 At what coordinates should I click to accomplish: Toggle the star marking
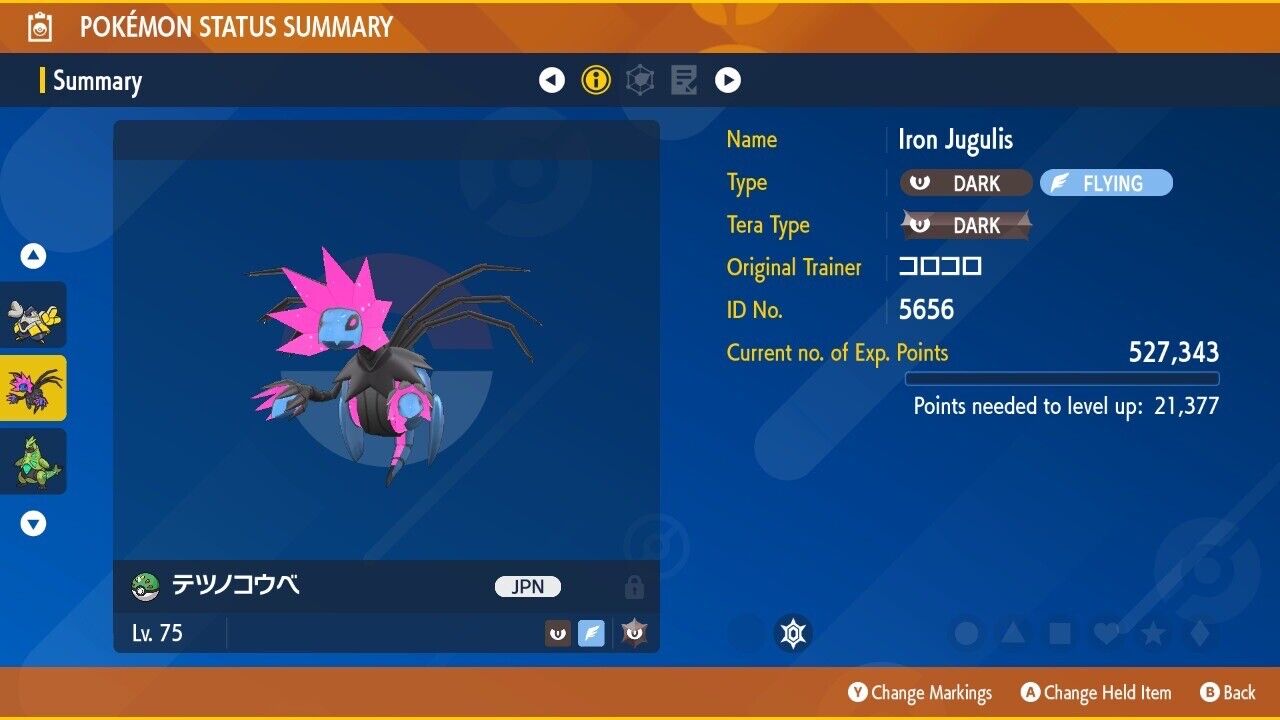(x=1153, y=633)
